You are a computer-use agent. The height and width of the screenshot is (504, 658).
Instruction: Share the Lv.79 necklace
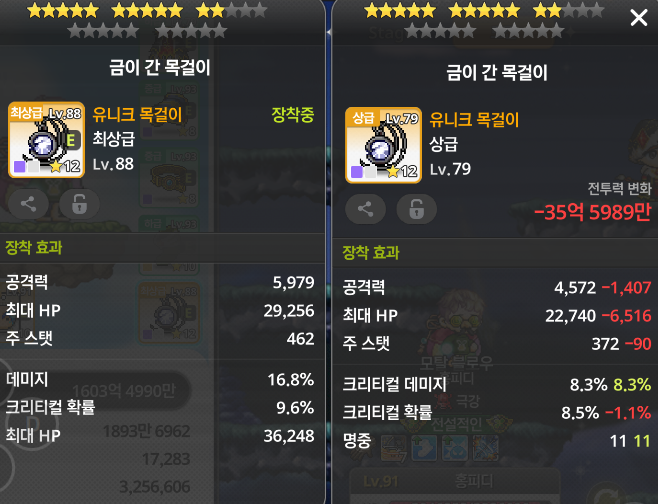tap(365, 209)
